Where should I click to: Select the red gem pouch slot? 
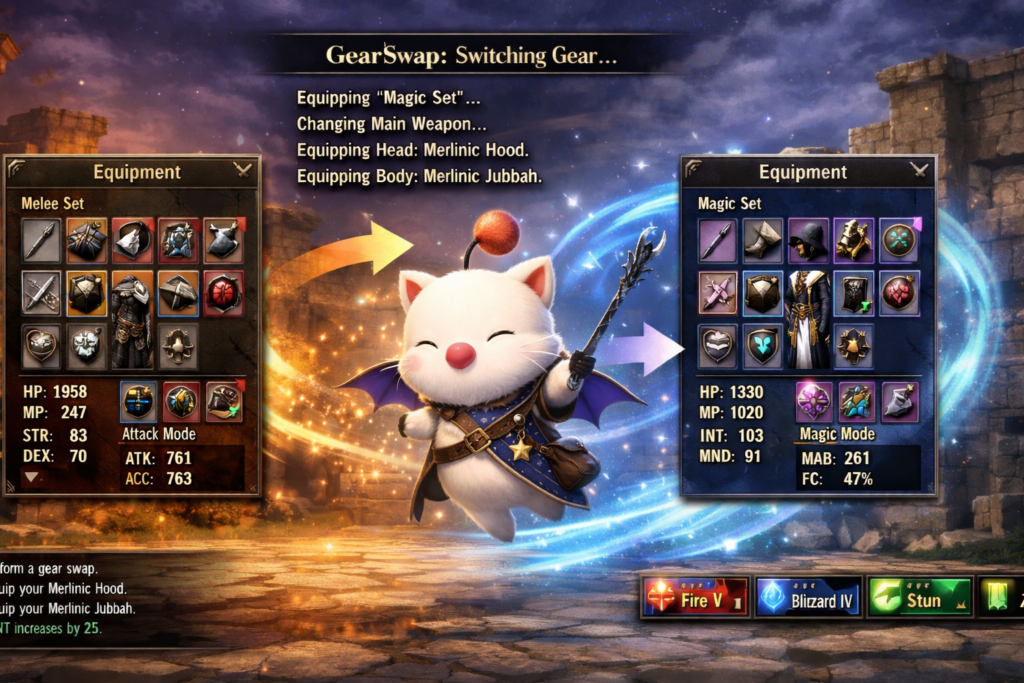[x=899, y=292]
